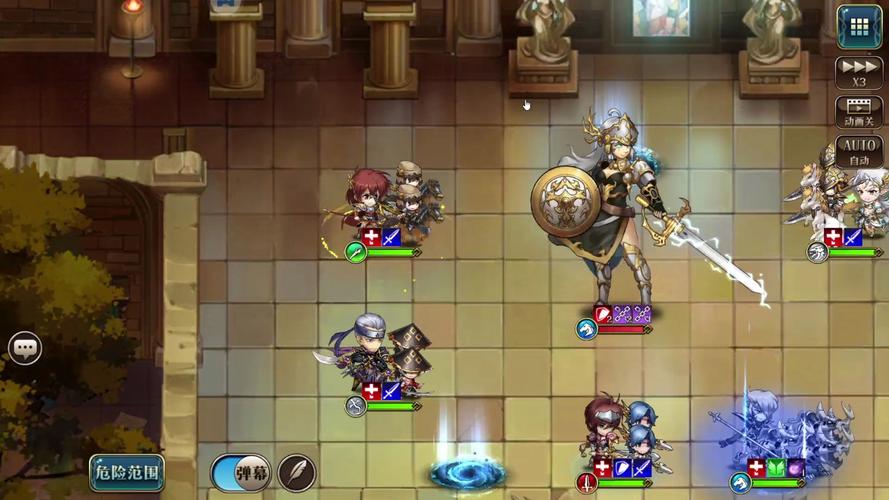Toggle the X3 battle speed button
Viewport: 889px width, 500px height.
pyautogui.click(x=859, y=73)
